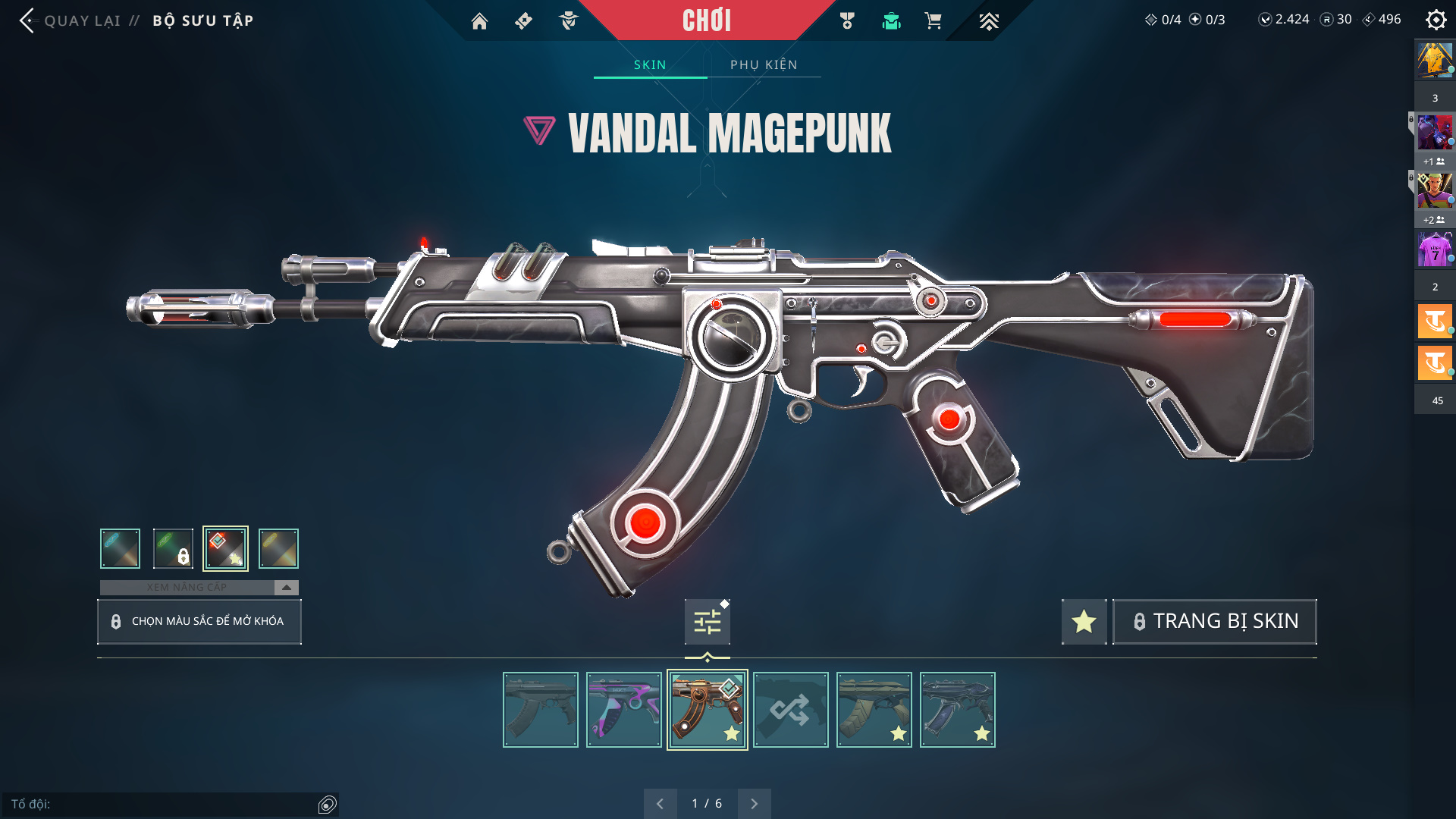Go back with the QUAY LẠI arrow
1456x819 pixels.
(x=29, y=20)
